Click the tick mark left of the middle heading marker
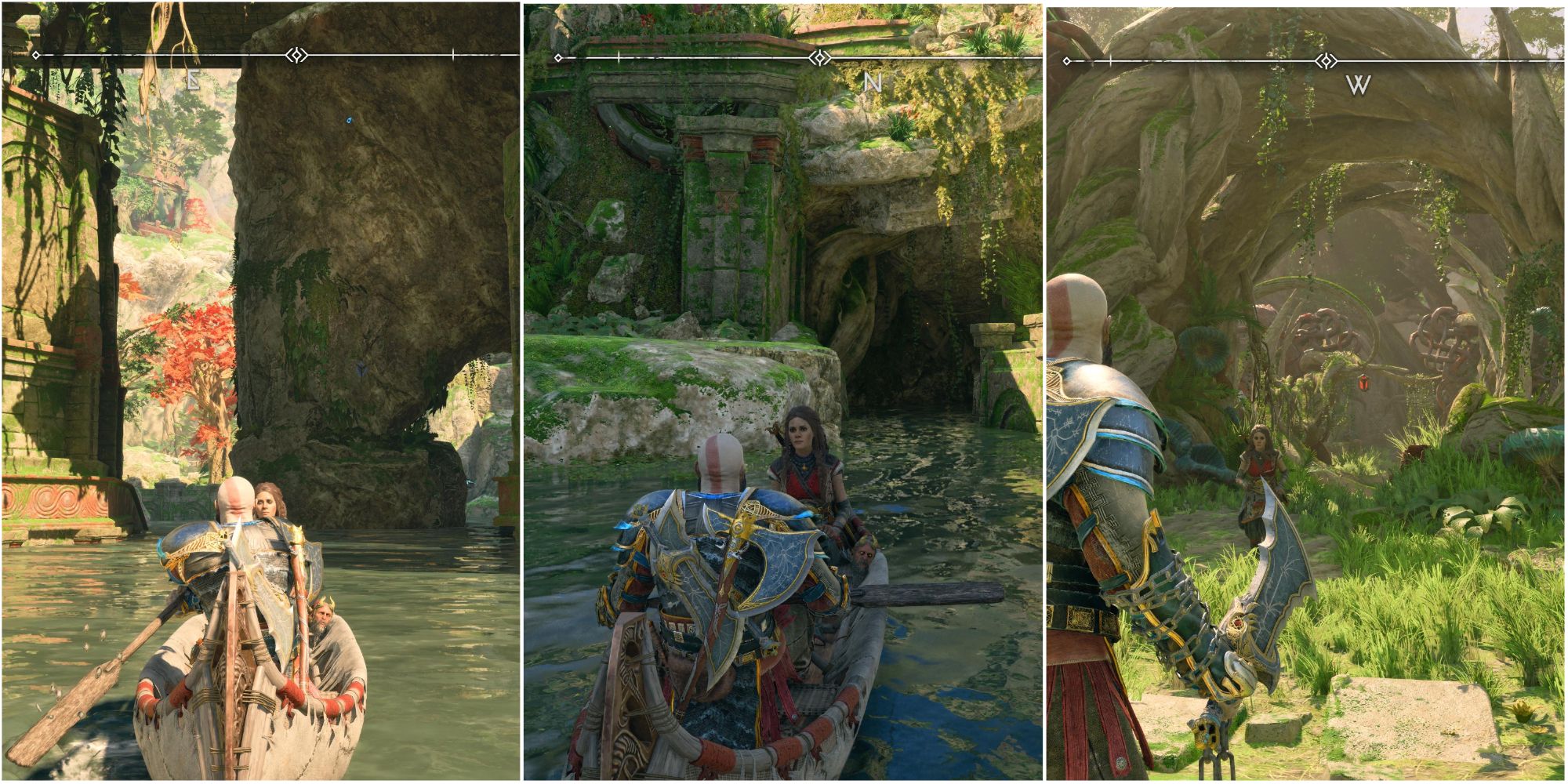 (619, 56)
